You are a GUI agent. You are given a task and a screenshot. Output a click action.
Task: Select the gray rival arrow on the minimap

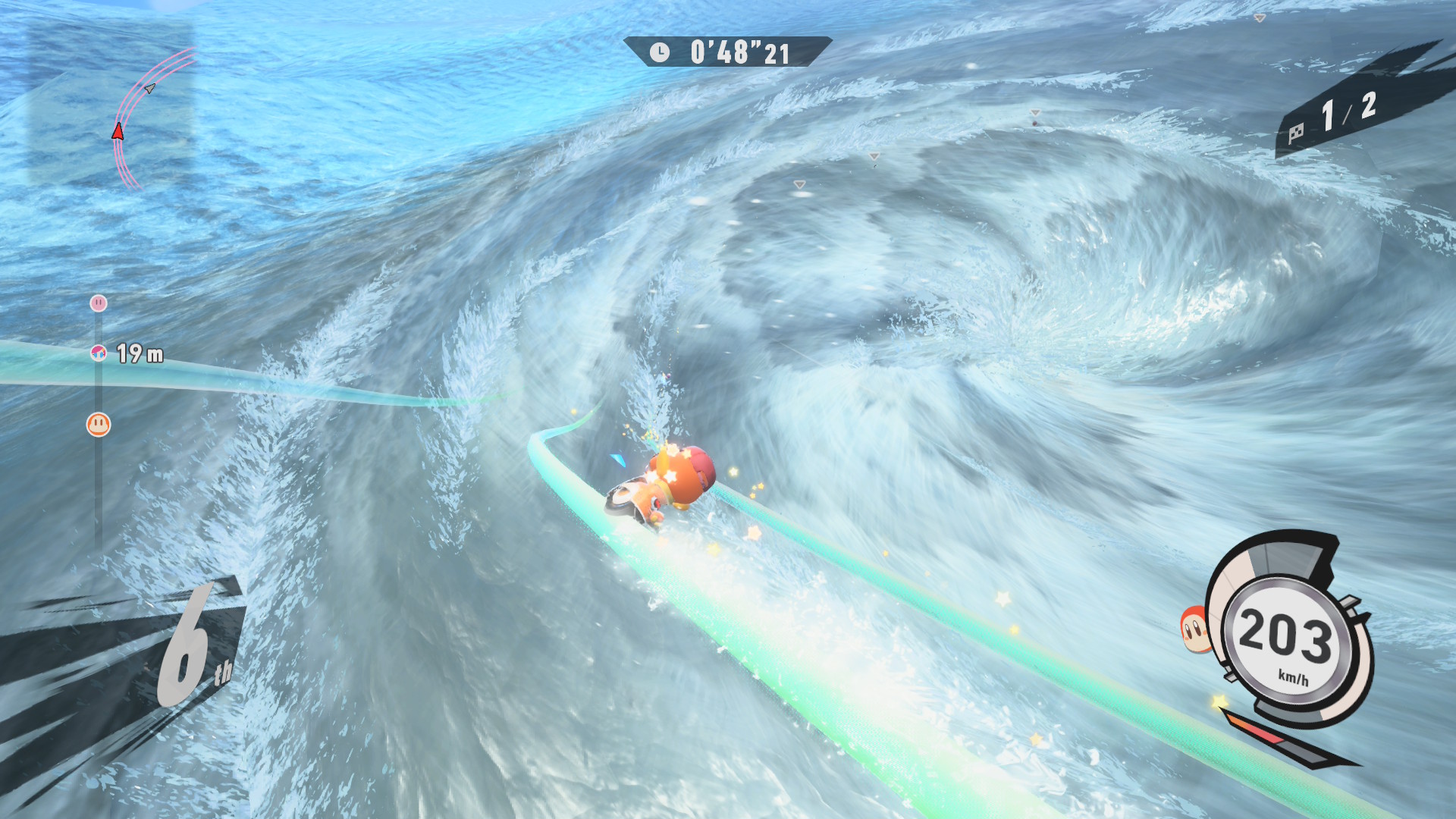150,88
